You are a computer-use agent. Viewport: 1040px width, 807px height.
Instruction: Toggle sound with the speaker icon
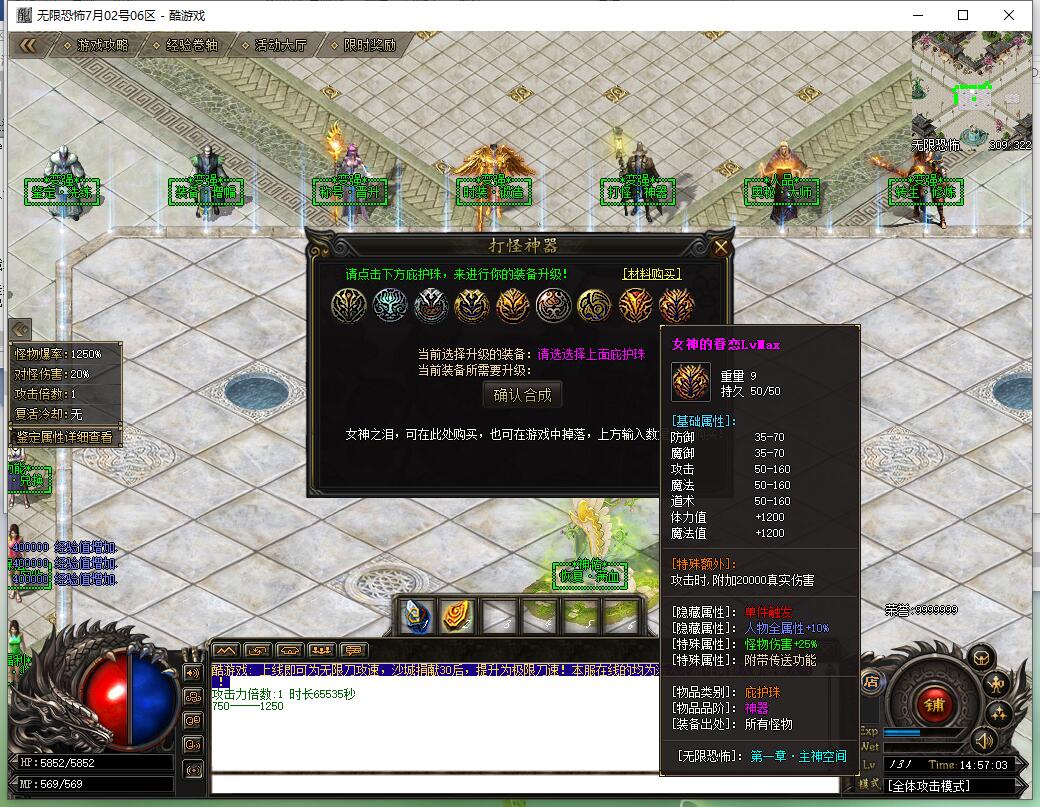point(985,741)
